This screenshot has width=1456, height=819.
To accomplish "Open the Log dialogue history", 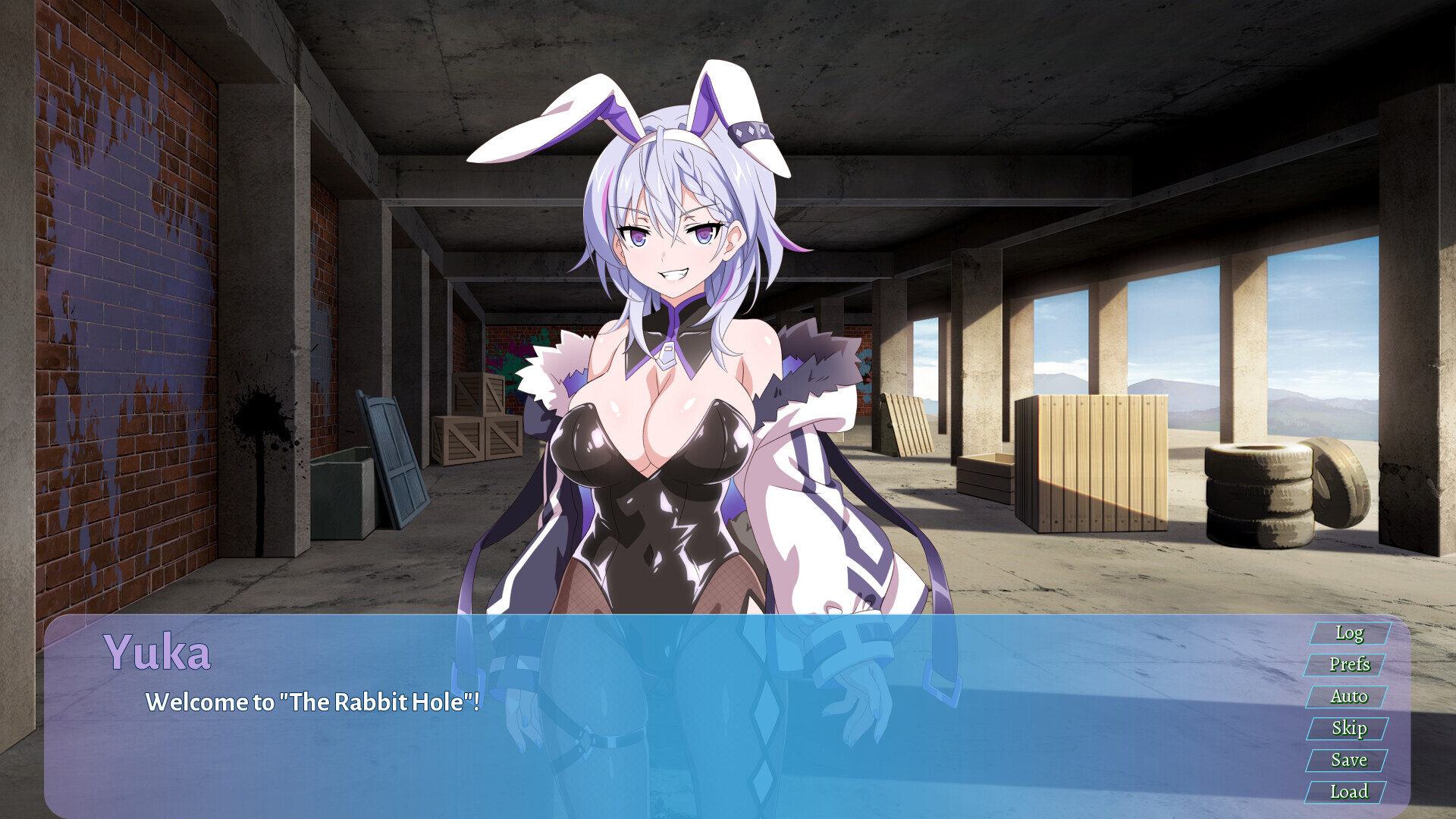I will click(x=1349, y=633).
